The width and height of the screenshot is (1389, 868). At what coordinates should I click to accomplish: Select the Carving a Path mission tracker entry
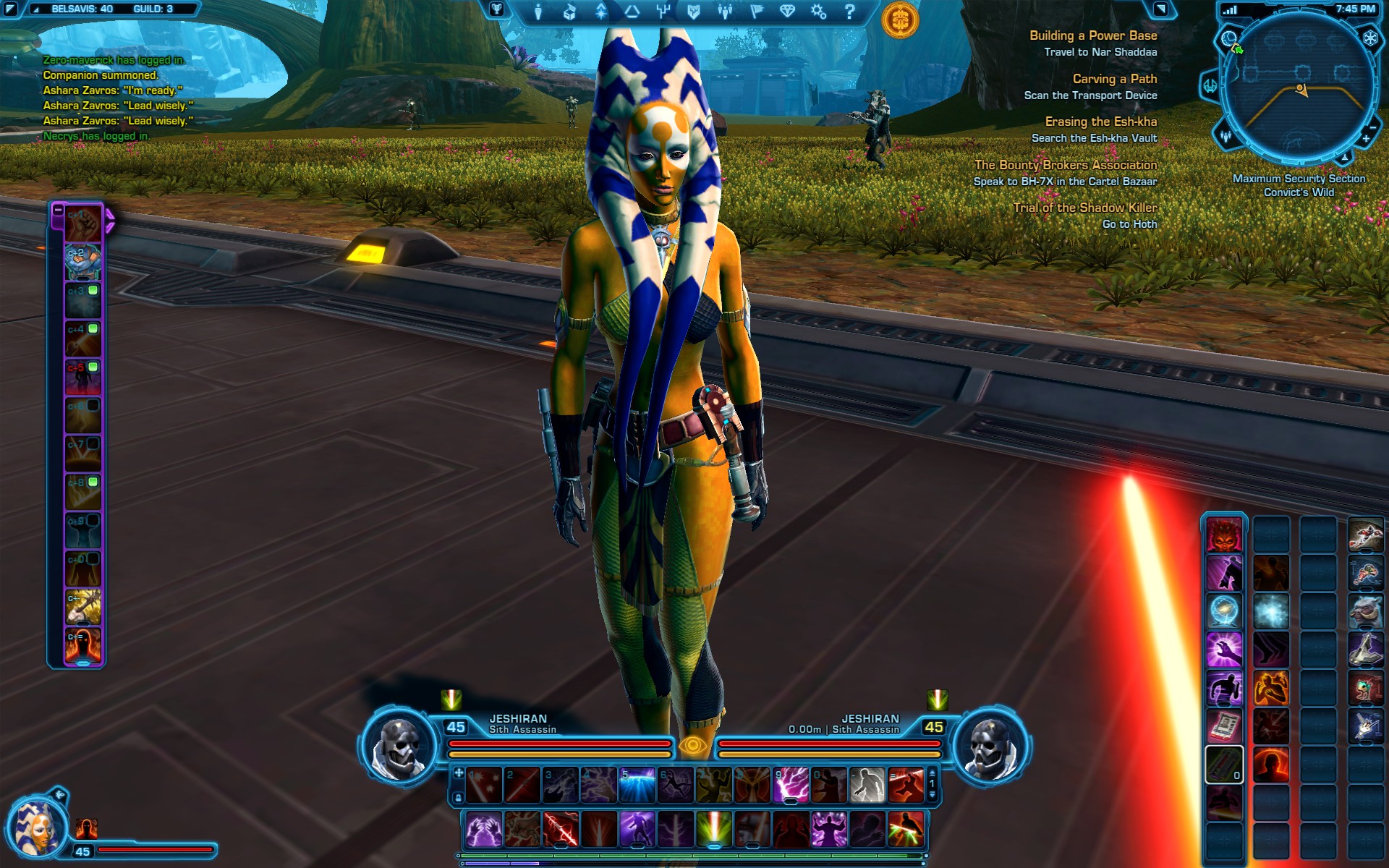point(1114,79)
